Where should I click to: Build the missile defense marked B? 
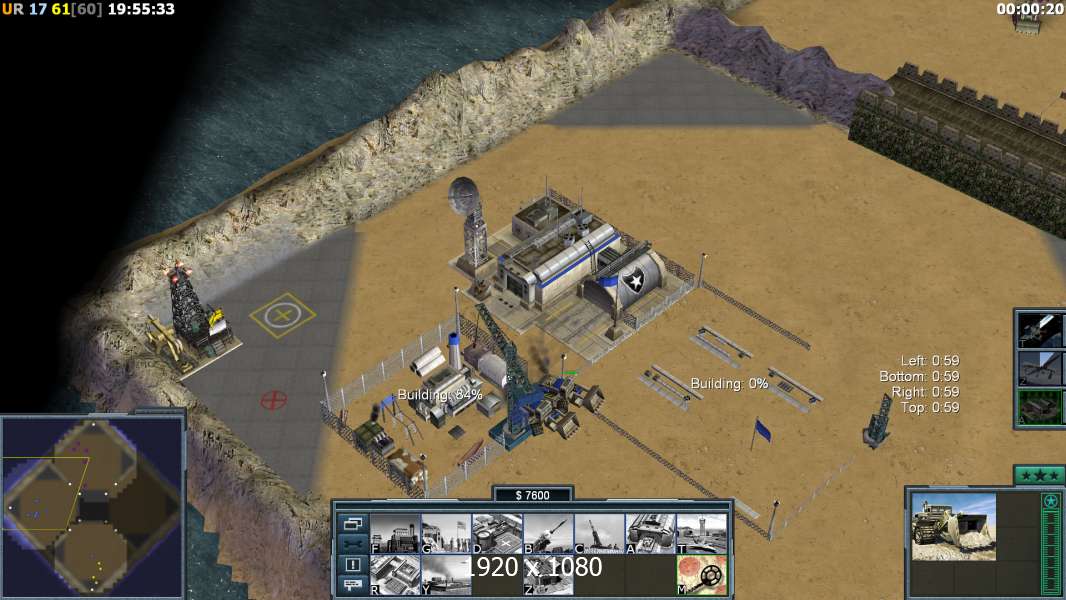(548, 533)
